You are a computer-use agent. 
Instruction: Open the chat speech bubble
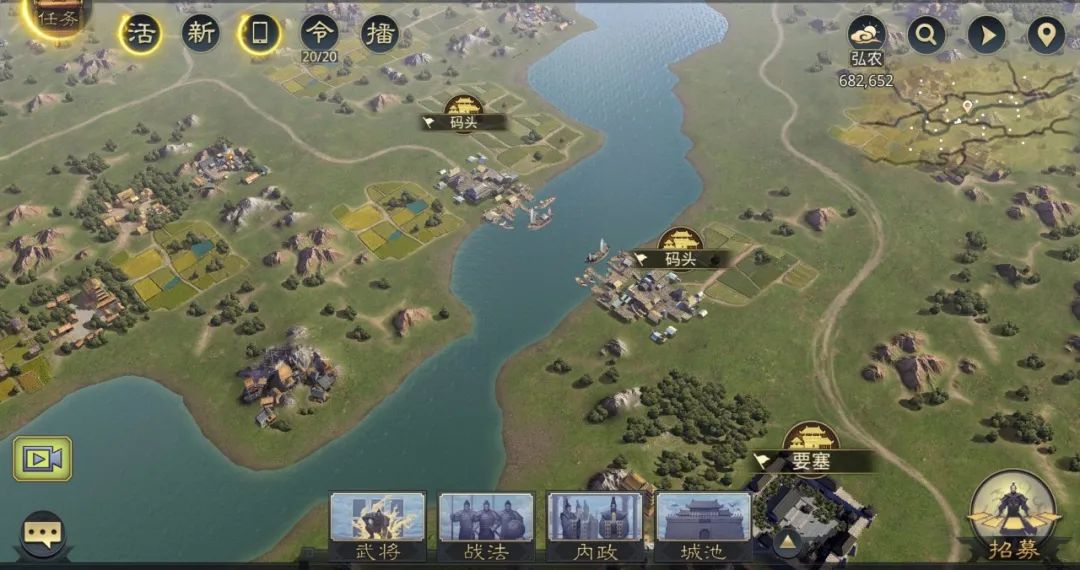pos(42,535)
